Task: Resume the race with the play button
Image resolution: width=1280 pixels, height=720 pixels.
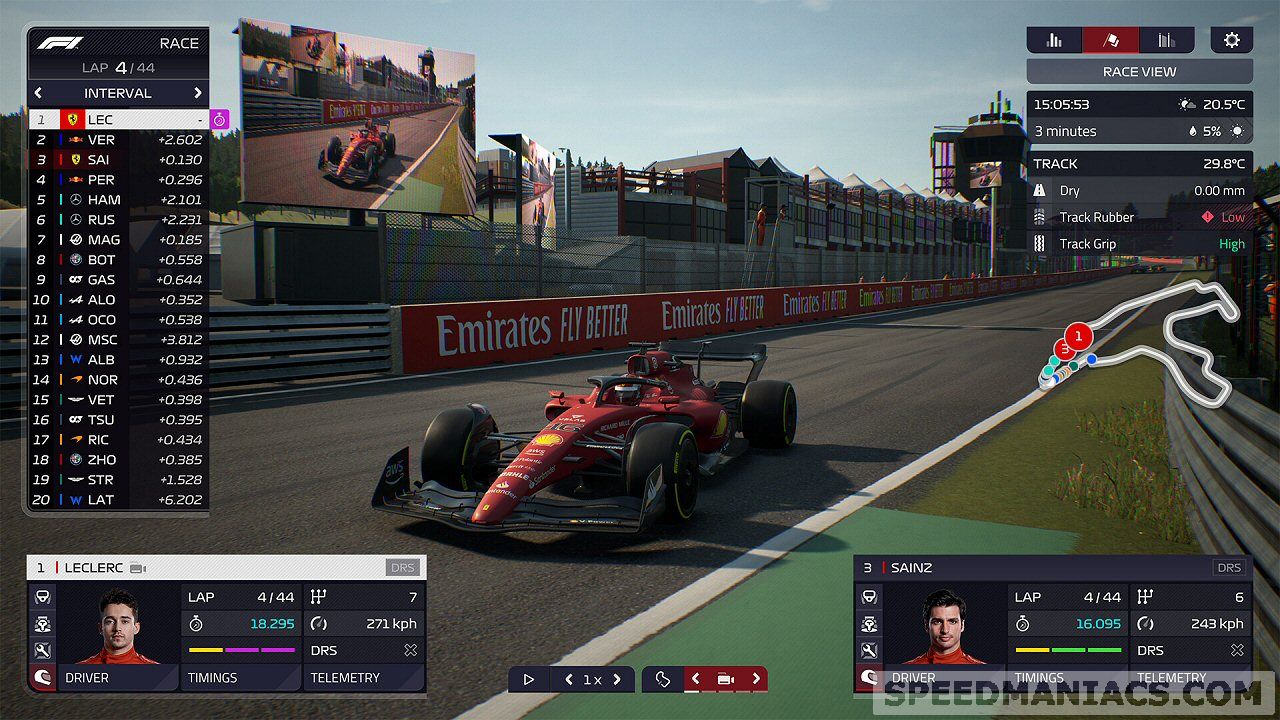Action: click(x=528, y=679)
